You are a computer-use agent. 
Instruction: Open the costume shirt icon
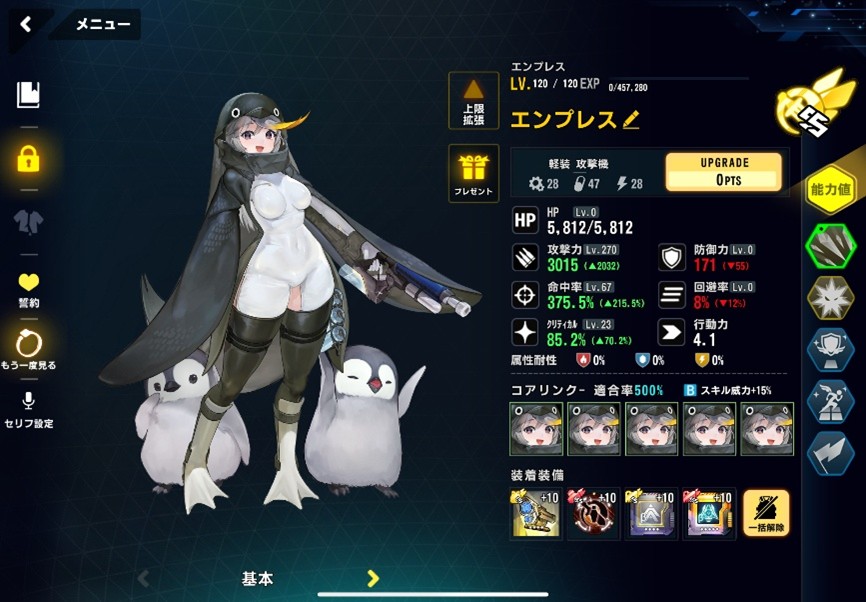tap(28, 222)
